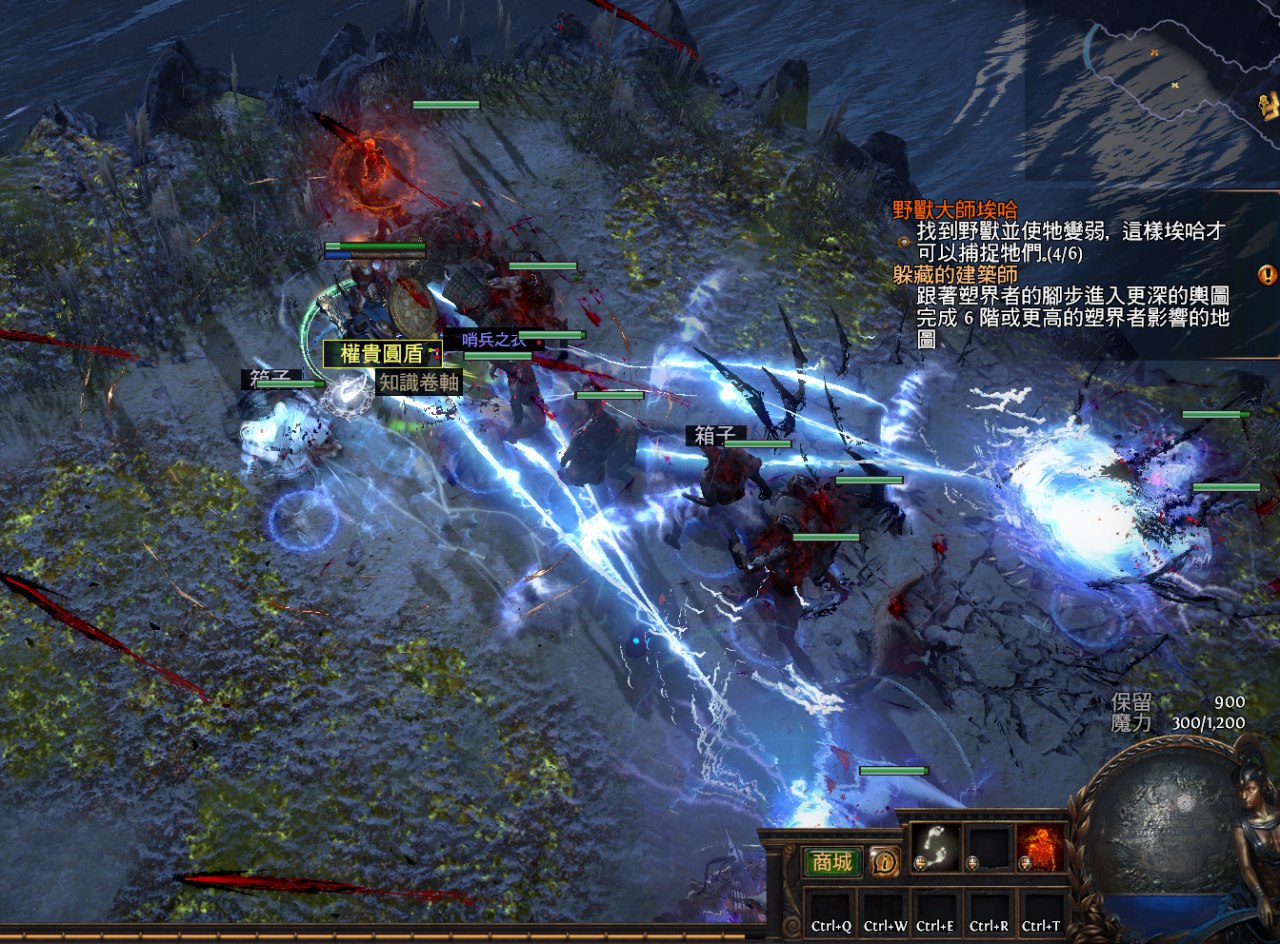The width and height of the screenshot is (1280, 944).
Task: Activate the flaming figure skill icon
Action: click(1041, 846)
